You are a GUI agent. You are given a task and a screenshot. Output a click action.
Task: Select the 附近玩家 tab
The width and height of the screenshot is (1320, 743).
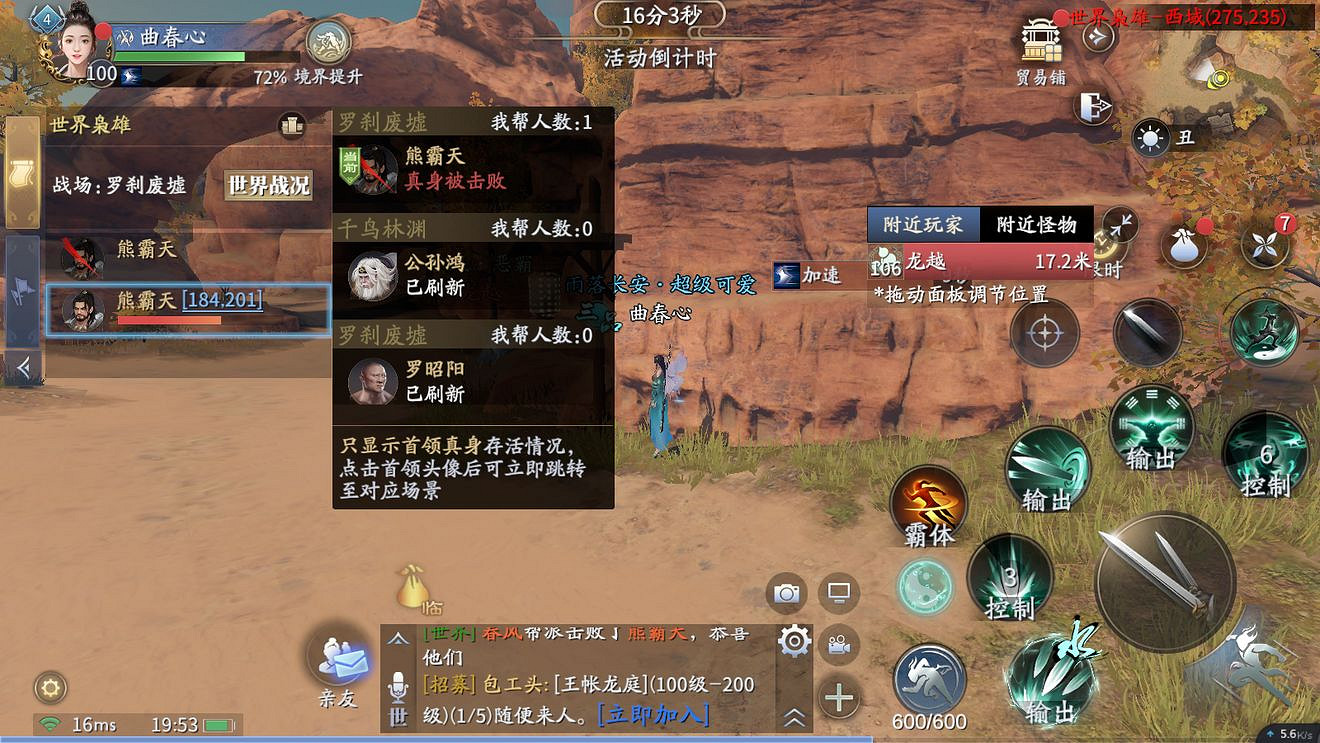pyautogui.click(x=924, y=224)
